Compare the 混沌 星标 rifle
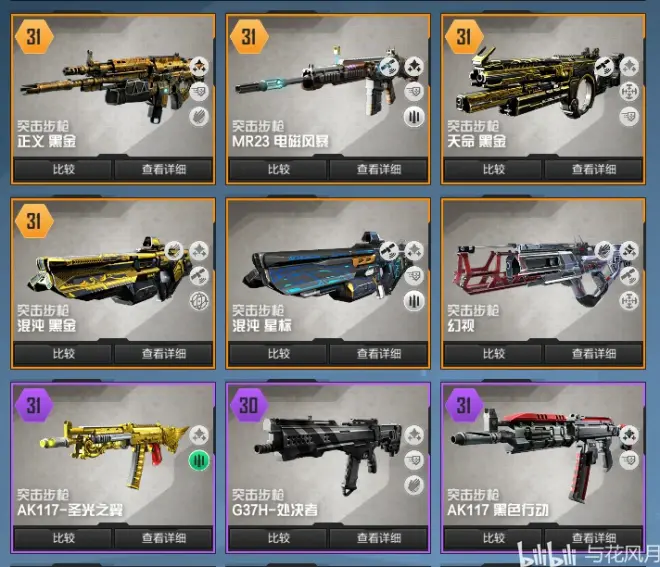660x567 pixels. pyautogui.click(x=279, y=353)
